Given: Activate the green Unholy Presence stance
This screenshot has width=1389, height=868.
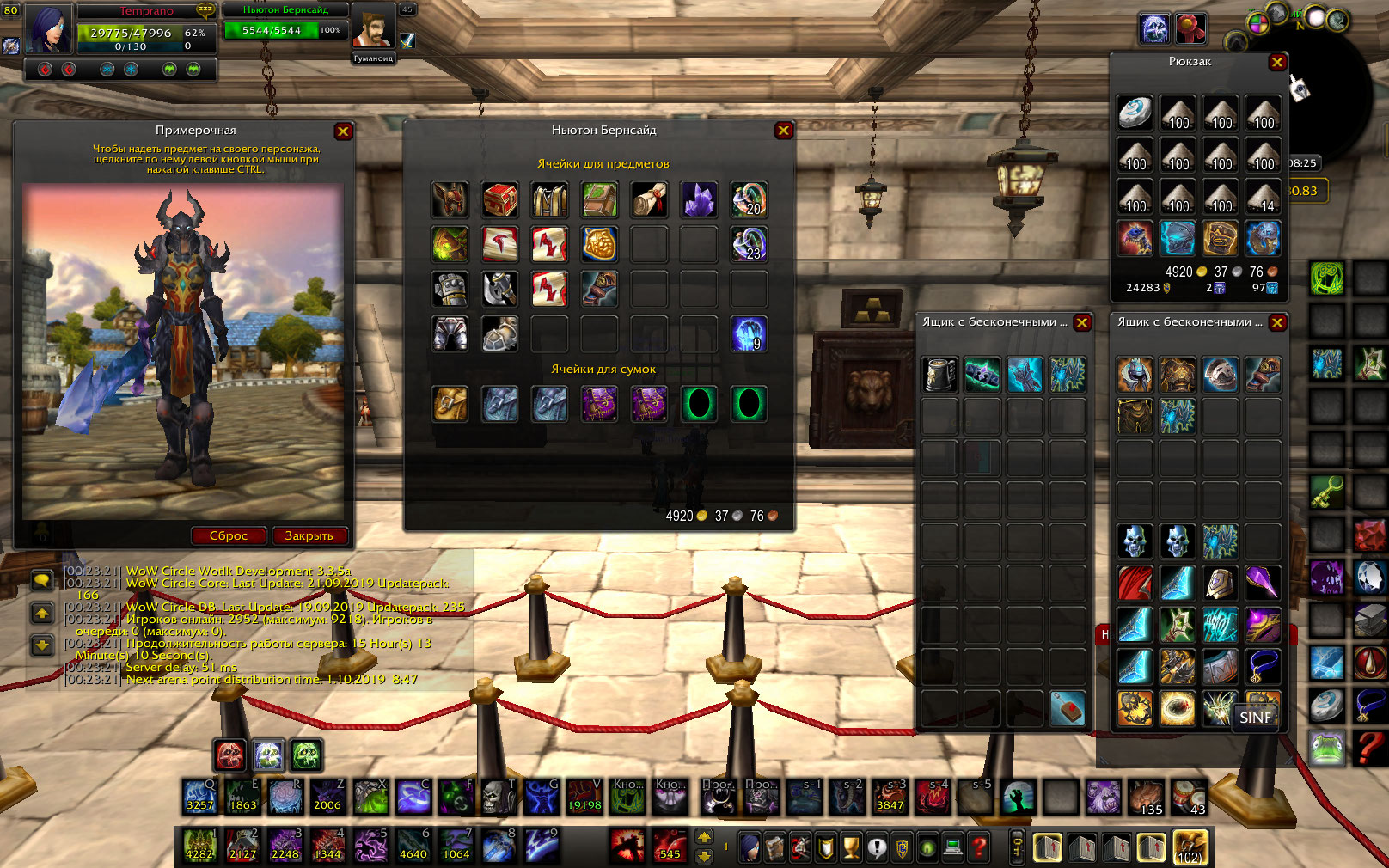Looking at the screenshot, I should 306,755.
